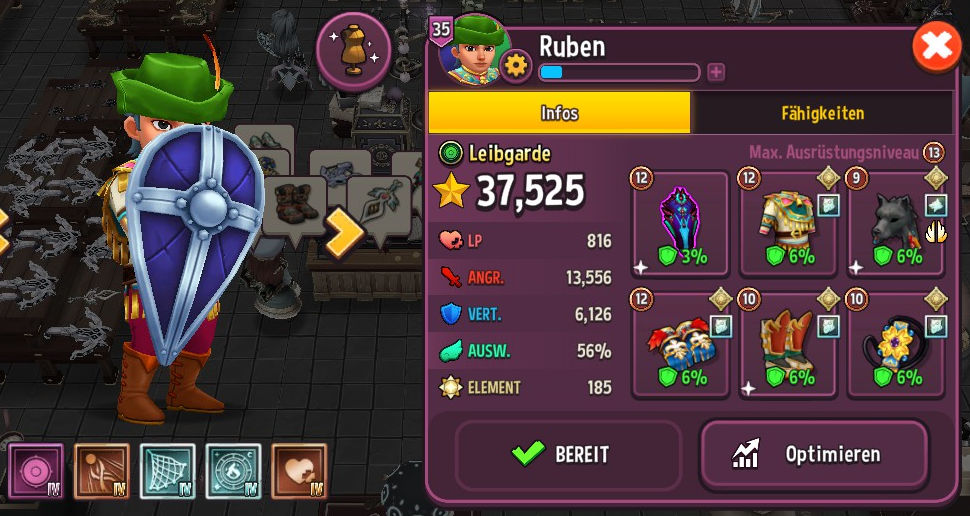Select the red boots equipment slot
Screen dimensions: 970x516
(x=788, y=343)
